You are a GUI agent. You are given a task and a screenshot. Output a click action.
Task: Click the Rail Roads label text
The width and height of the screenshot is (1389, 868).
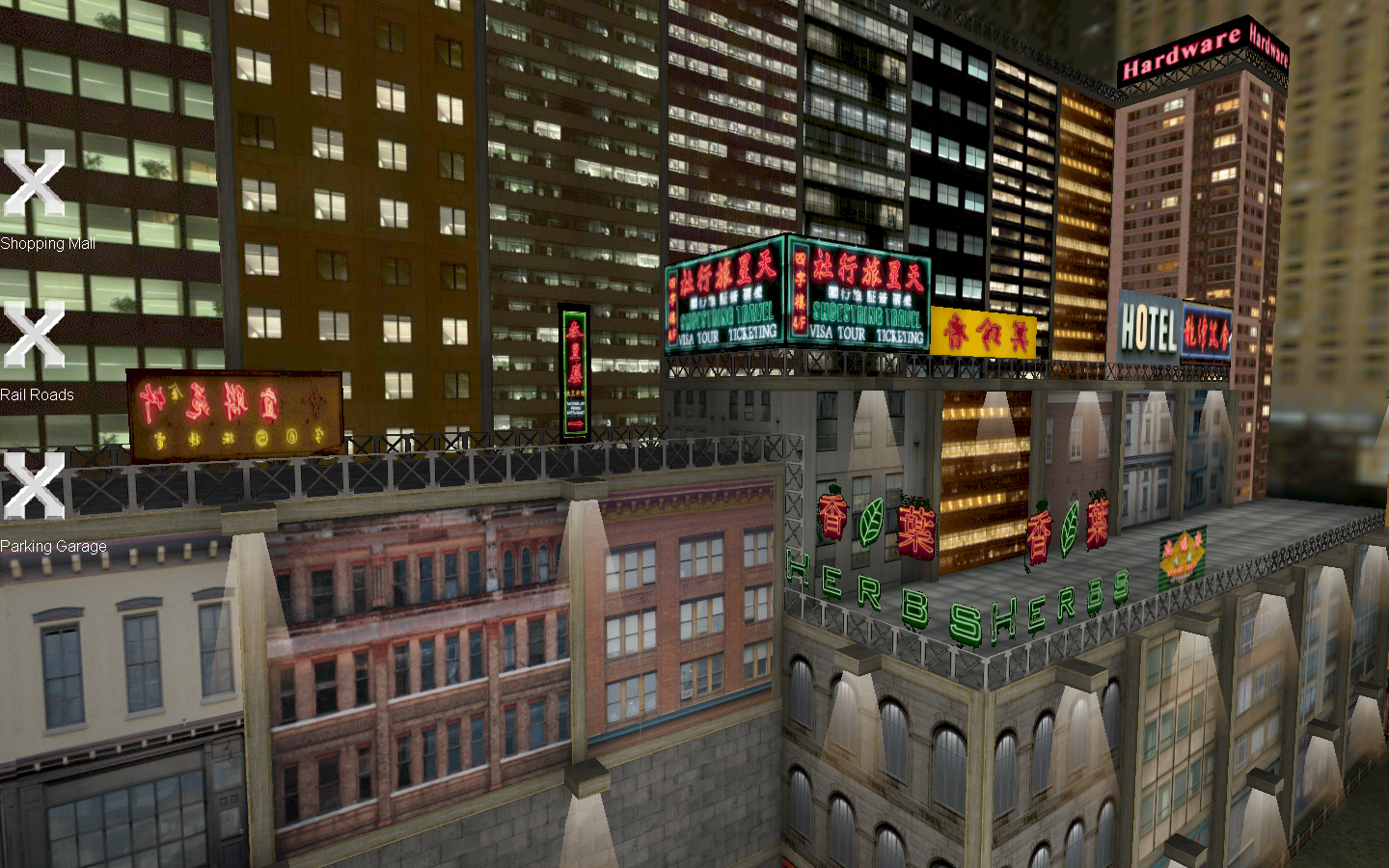[x=39, y=394]
